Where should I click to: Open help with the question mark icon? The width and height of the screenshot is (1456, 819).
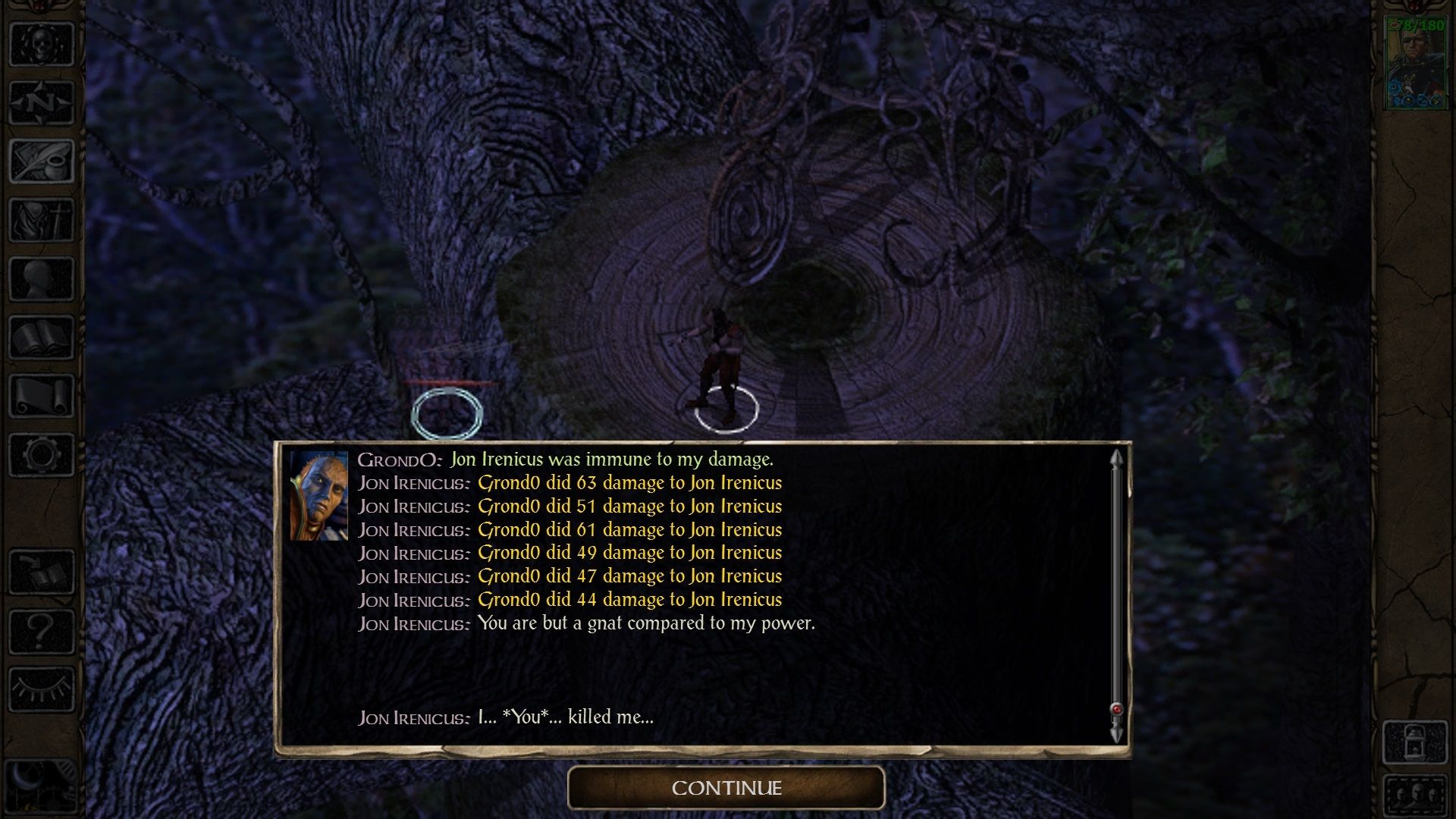42,631
